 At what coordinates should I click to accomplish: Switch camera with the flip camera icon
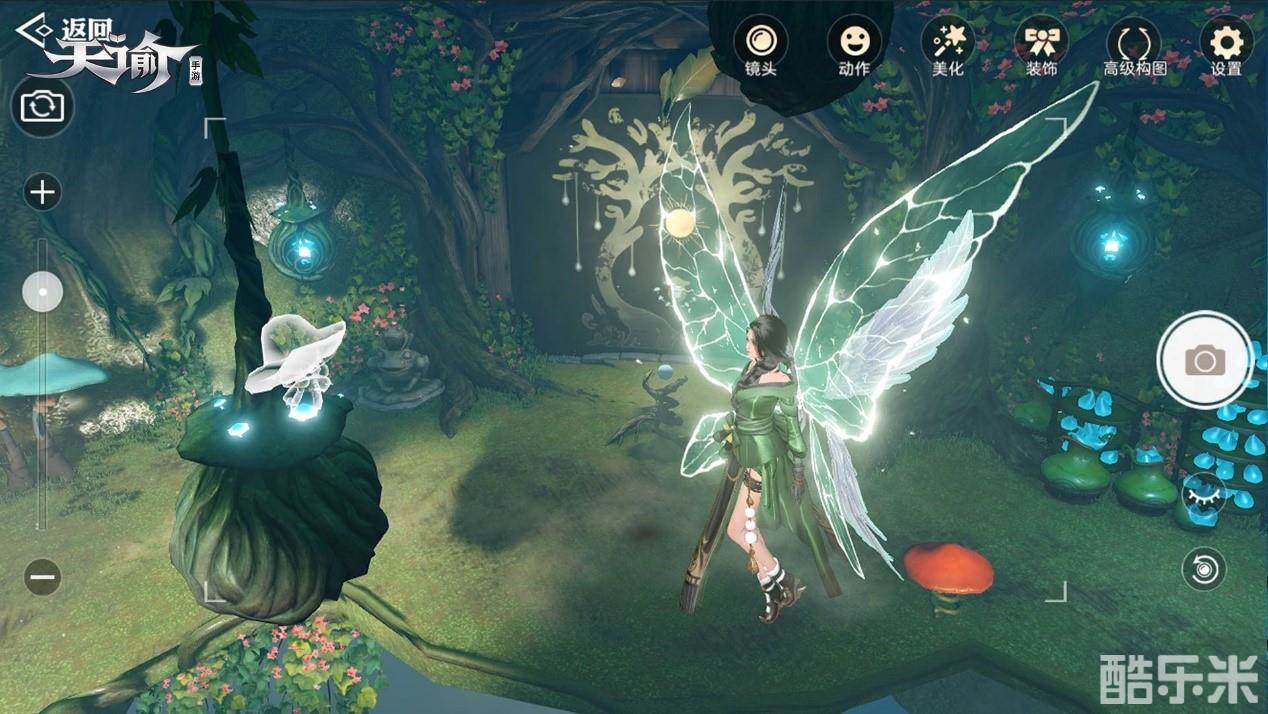coord(42,106)
